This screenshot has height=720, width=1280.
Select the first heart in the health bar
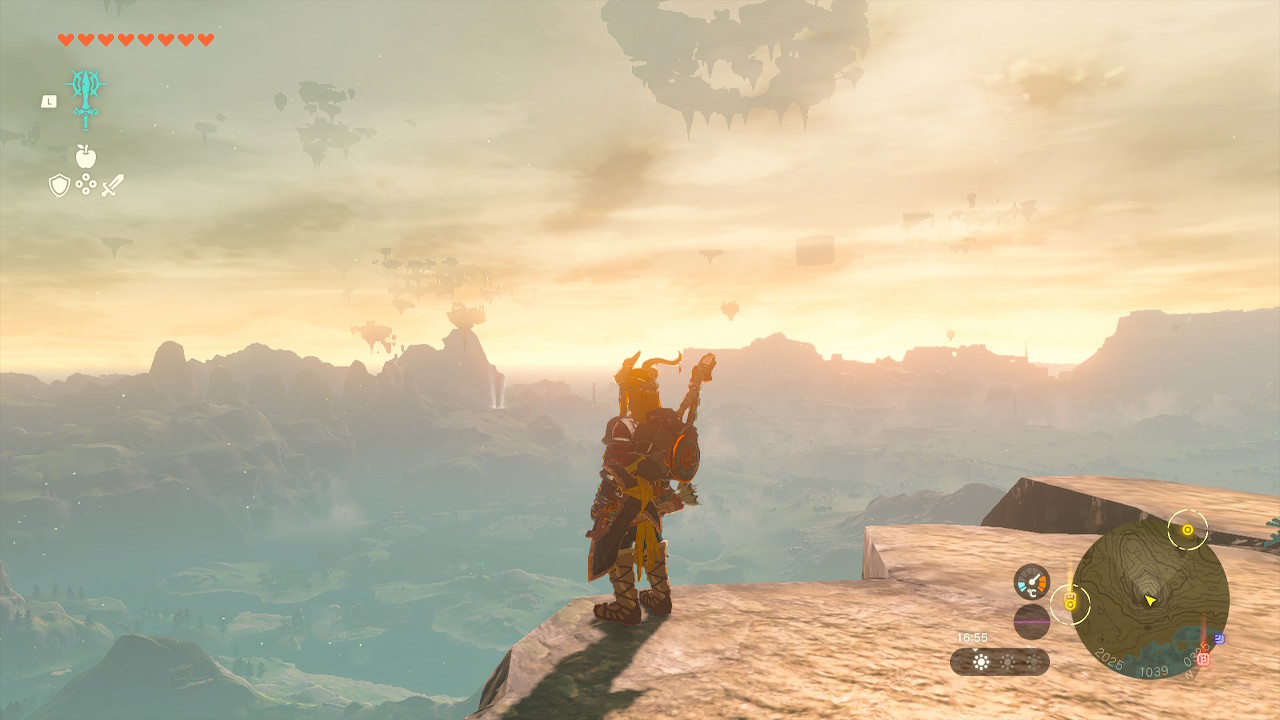click(65, 40)
